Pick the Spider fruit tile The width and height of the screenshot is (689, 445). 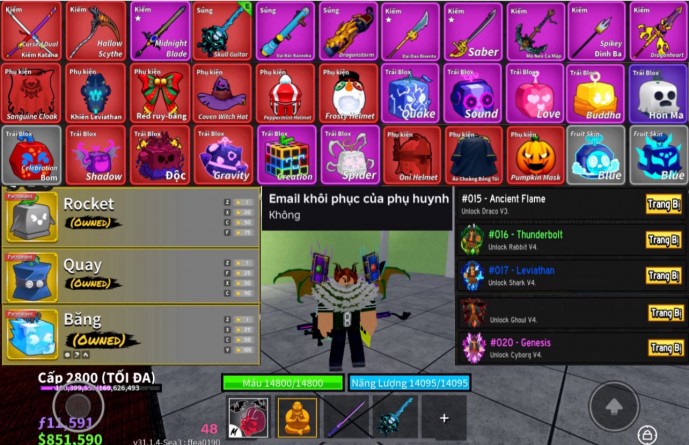click(345, 156)
